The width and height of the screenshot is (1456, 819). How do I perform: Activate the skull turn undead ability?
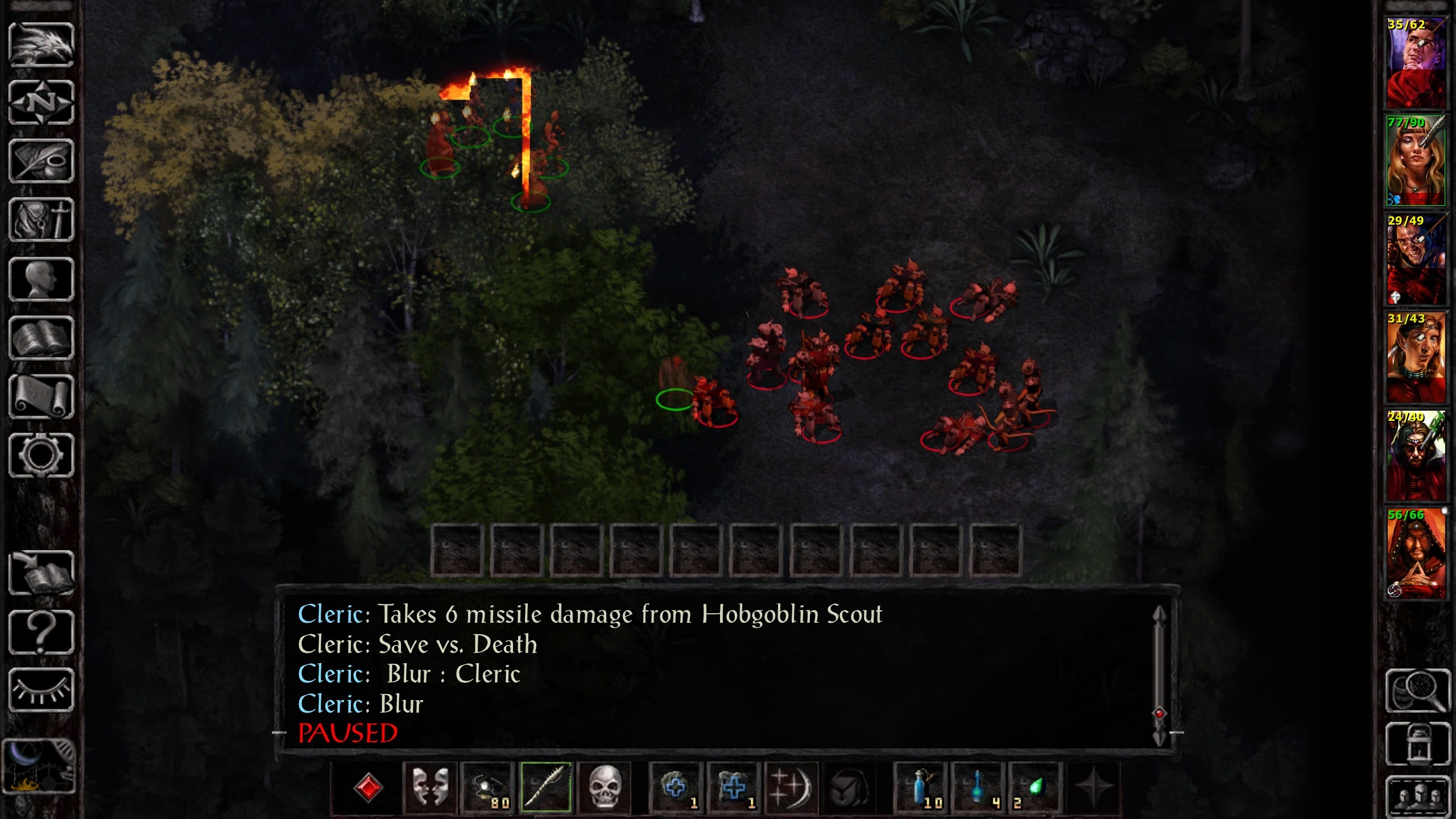pos(604,788)
